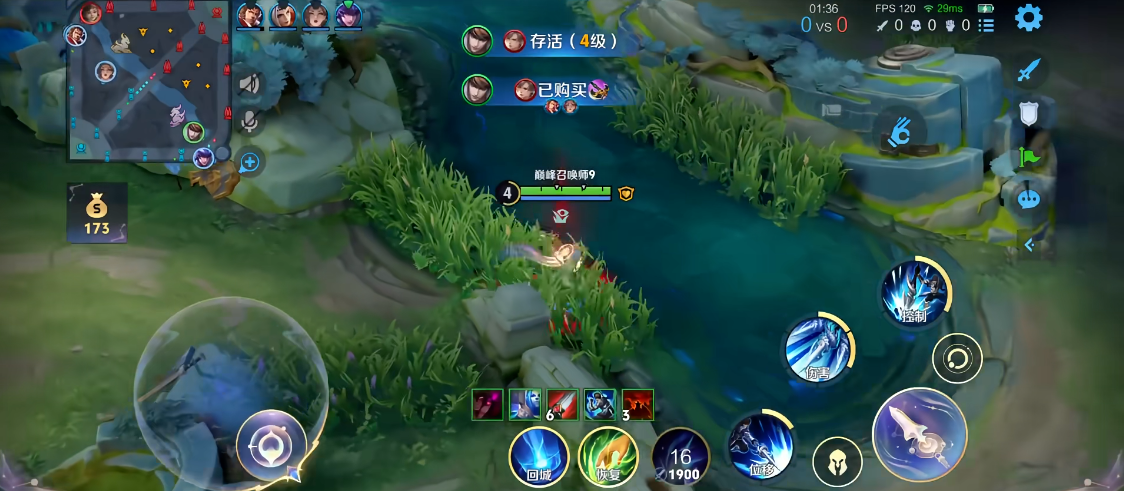Open the gold shop showing 173 gold
Image resolution: width=1124 pixels, height=491 pixels.
click(x=97, y=212)
